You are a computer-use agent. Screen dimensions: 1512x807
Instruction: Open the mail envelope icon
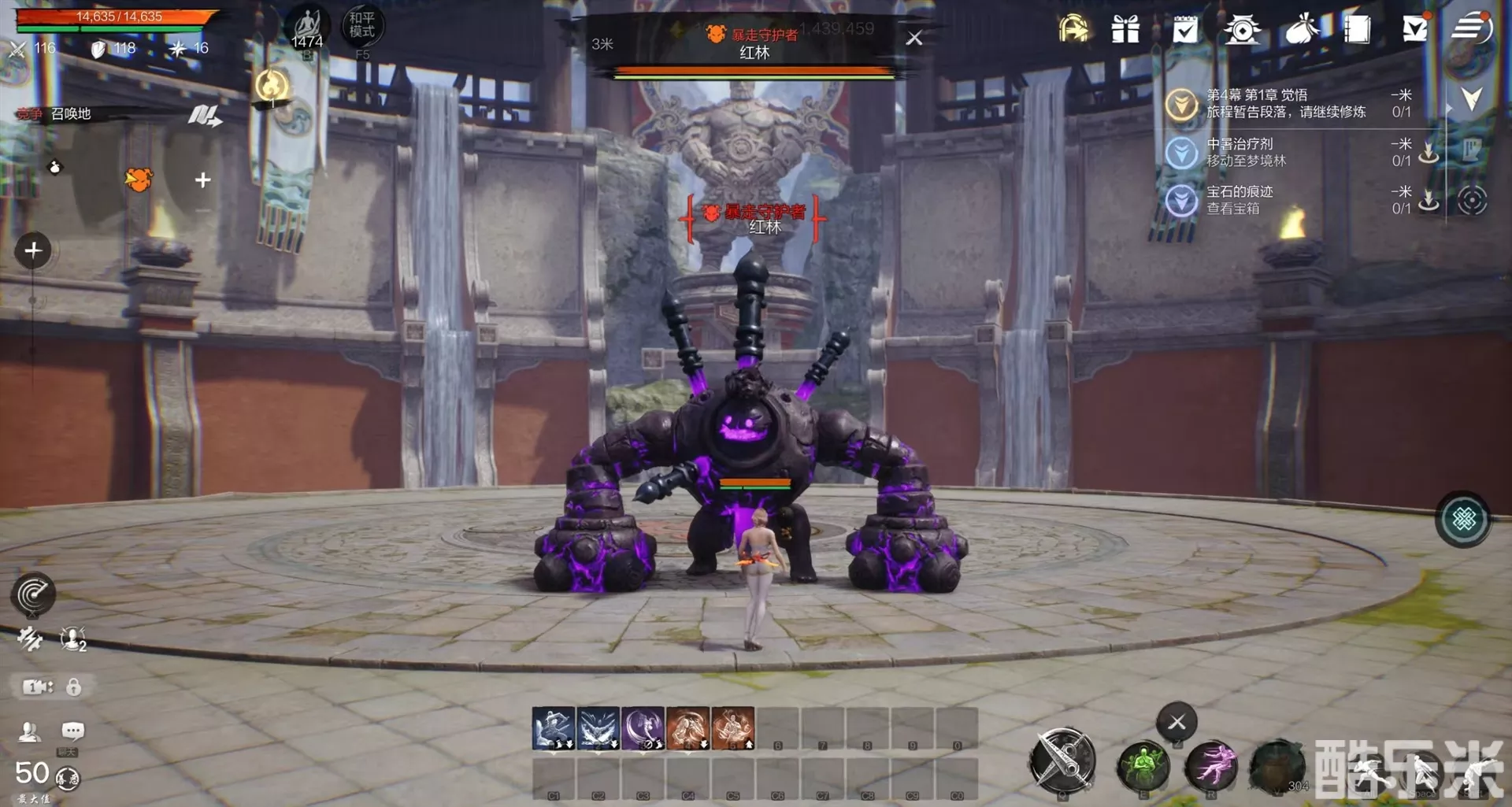pos(1414,29)
